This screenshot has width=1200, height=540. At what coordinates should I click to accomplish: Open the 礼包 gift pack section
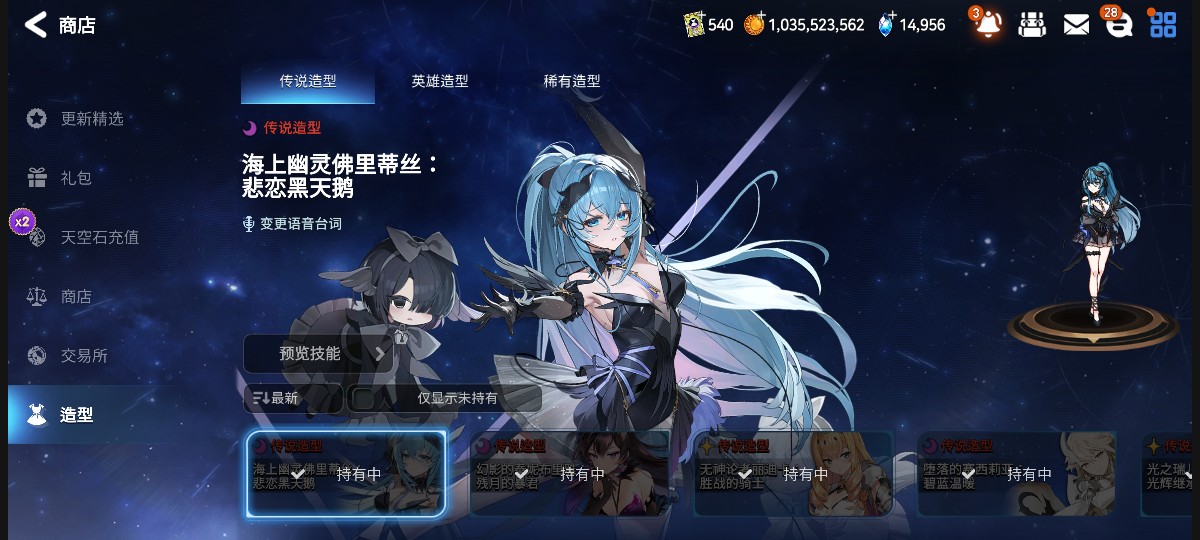tap(76, 178)
